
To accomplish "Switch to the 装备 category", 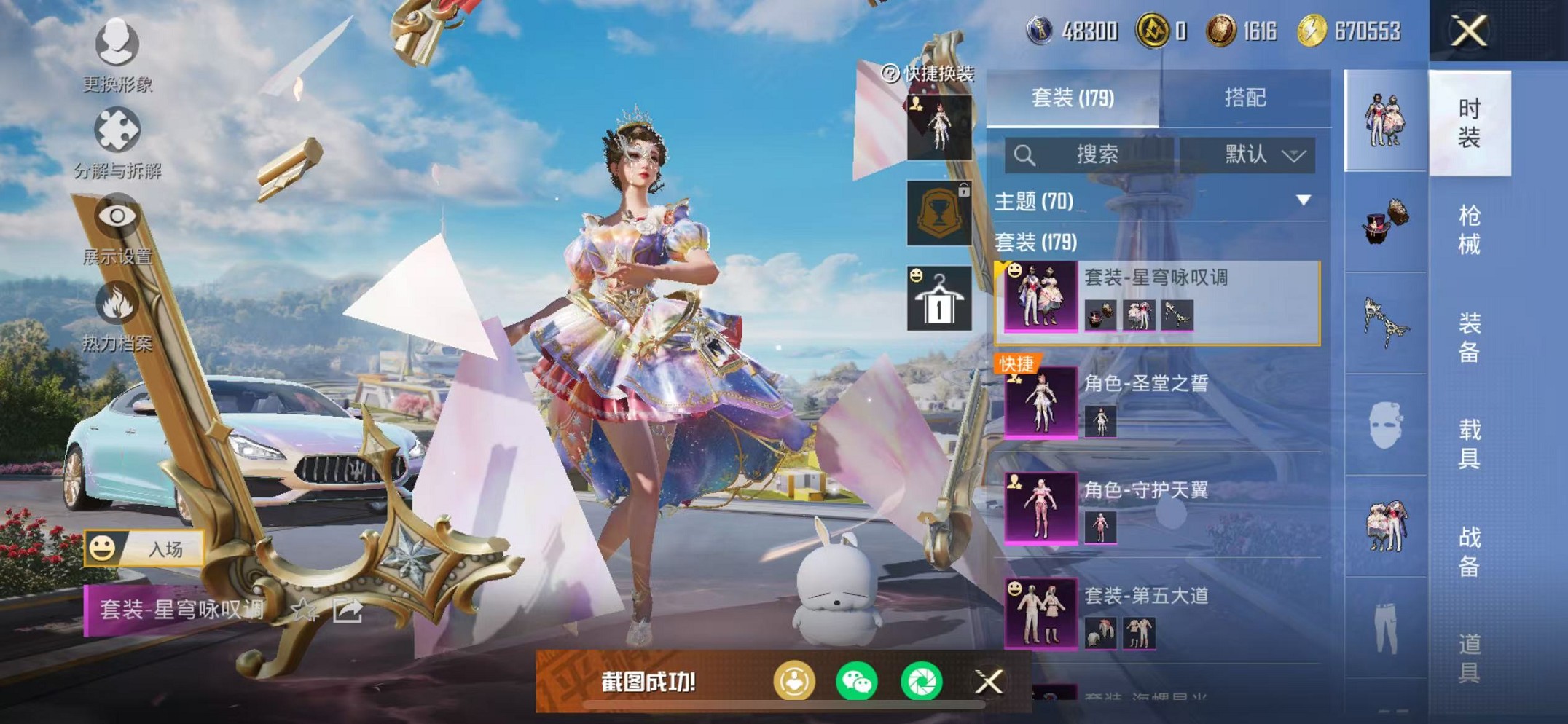I will point(1469,337).
